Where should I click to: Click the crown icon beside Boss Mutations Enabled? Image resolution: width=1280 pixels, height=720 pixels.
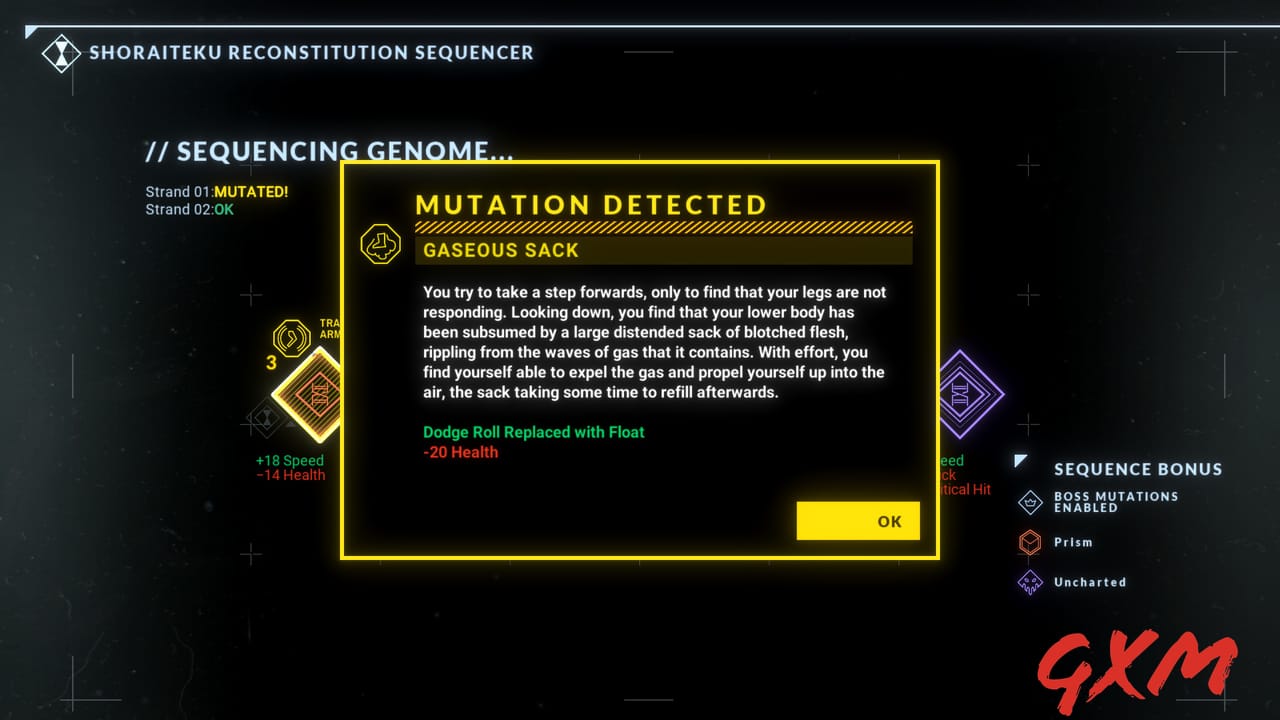click(1030, 503)
